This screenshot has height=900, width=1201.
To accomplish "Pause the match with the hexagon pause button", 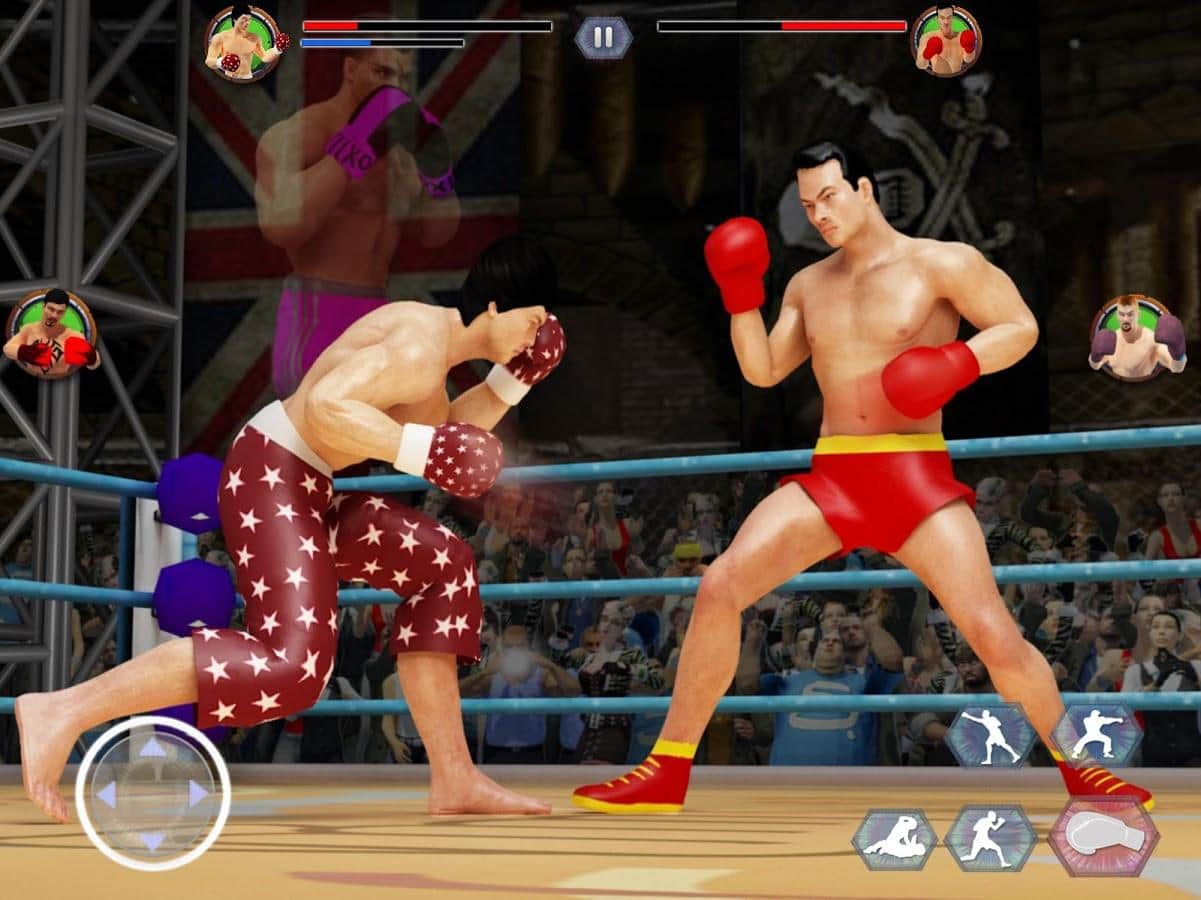I will click(x=603, y=38).
